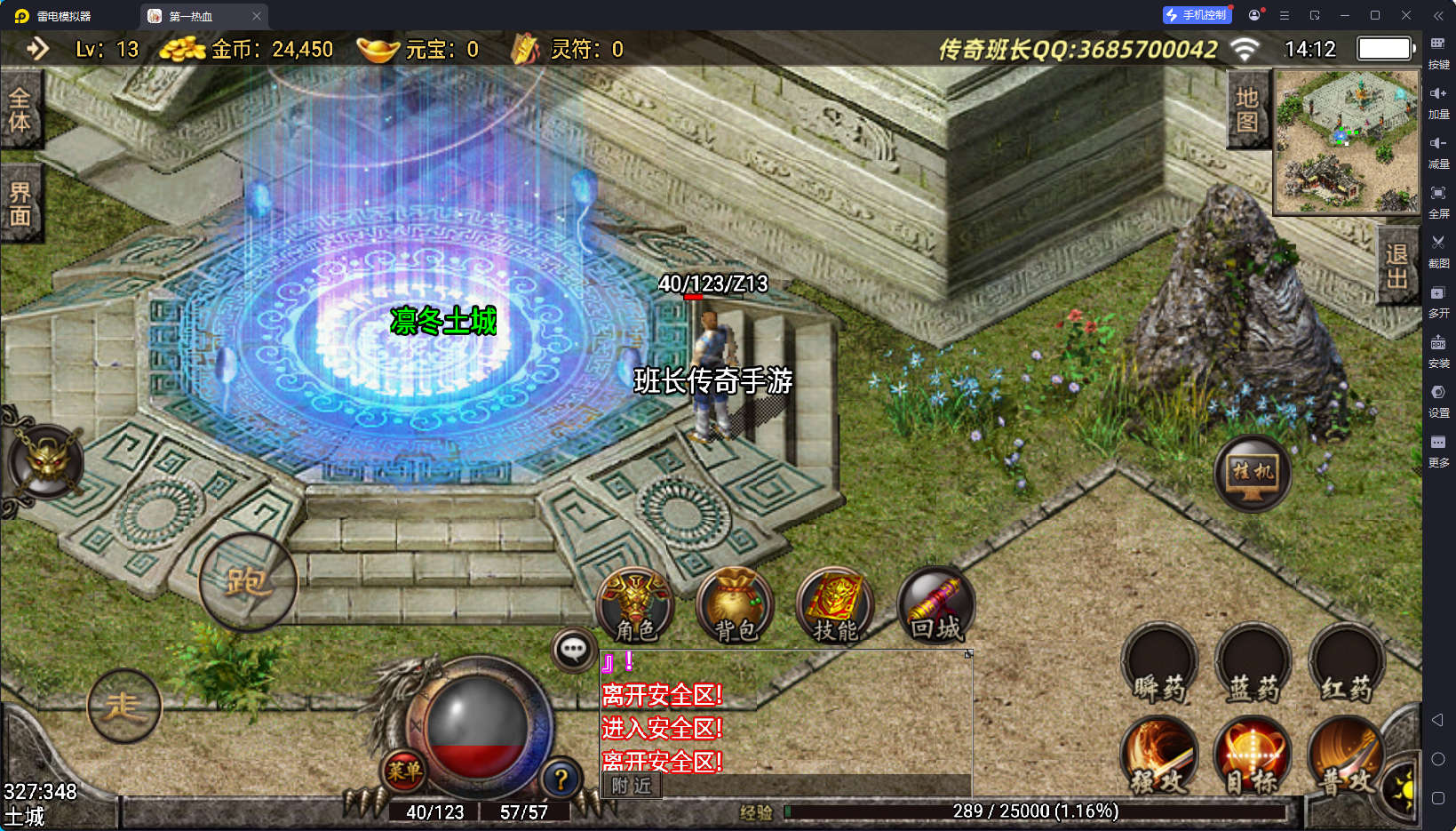
Task: Open the chat speech bubble
Action: (x=573, y=650)
